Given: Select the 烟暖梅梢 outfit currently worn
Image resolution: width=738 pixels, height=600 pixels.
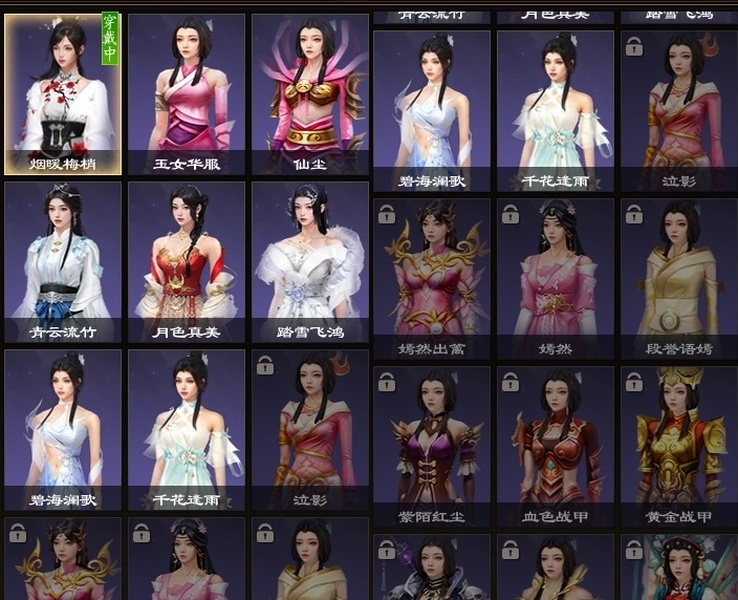Looking at the screenshot, I should click(63, 95).
